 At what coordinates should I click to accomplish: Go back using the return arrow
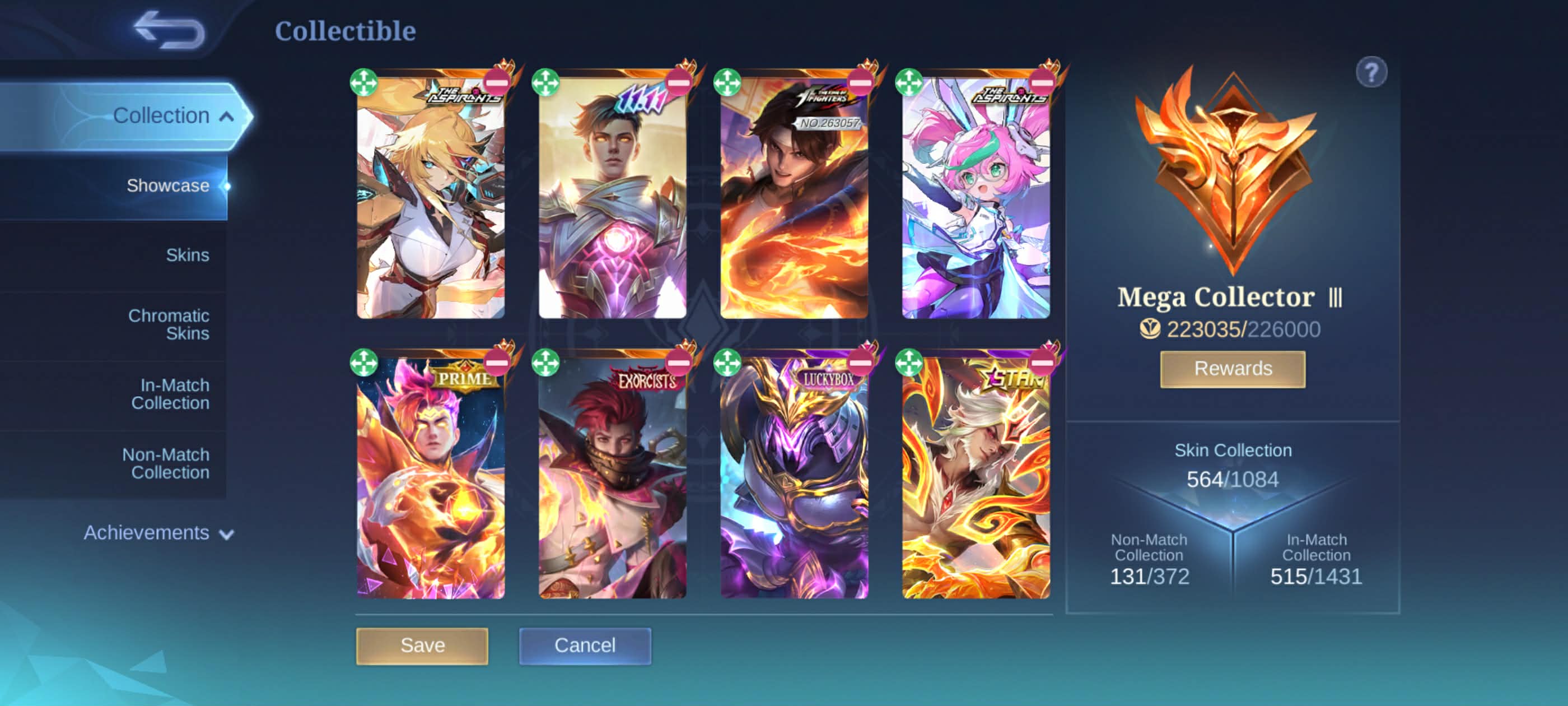coord(169,30)
